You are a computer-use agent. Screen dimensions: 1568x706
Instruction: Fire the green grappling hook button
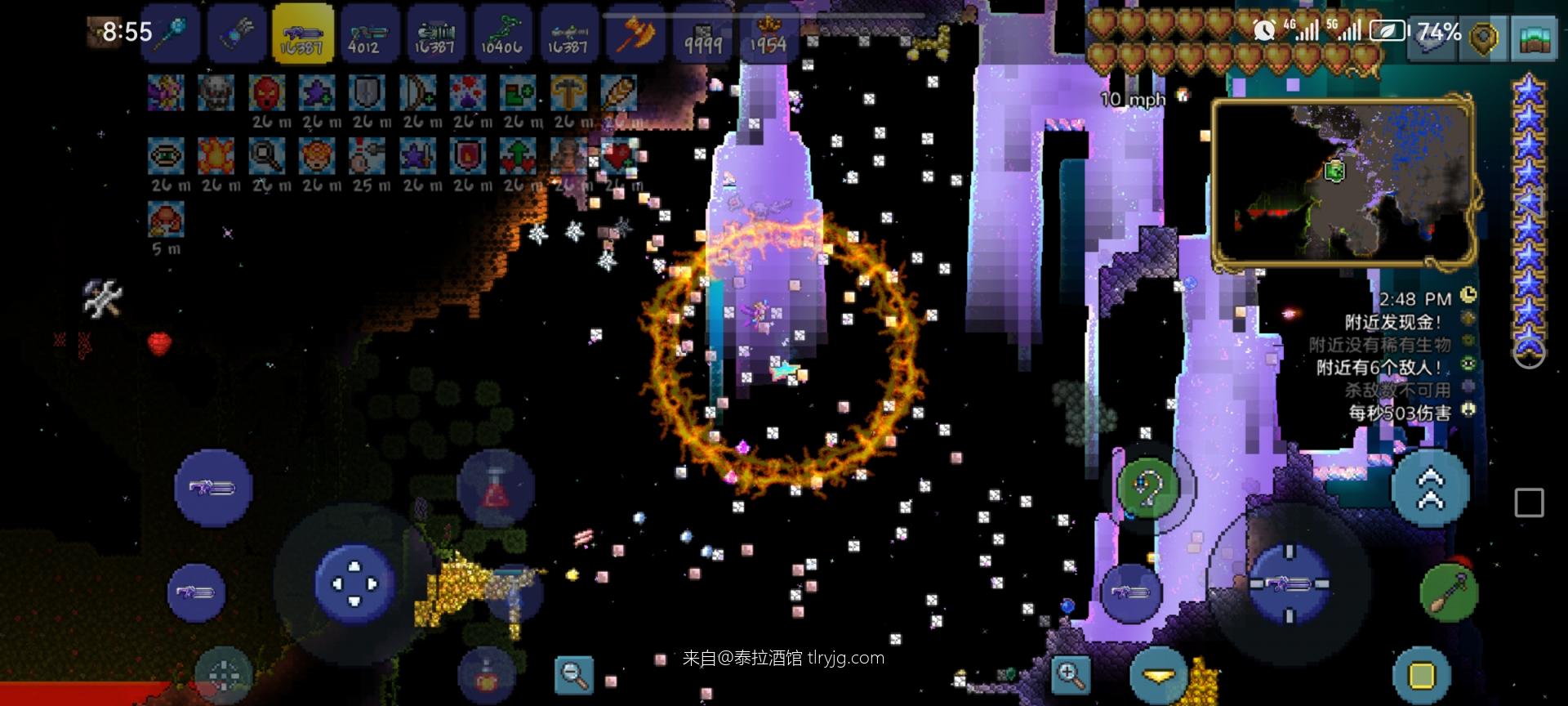[x=1147, y=488]
